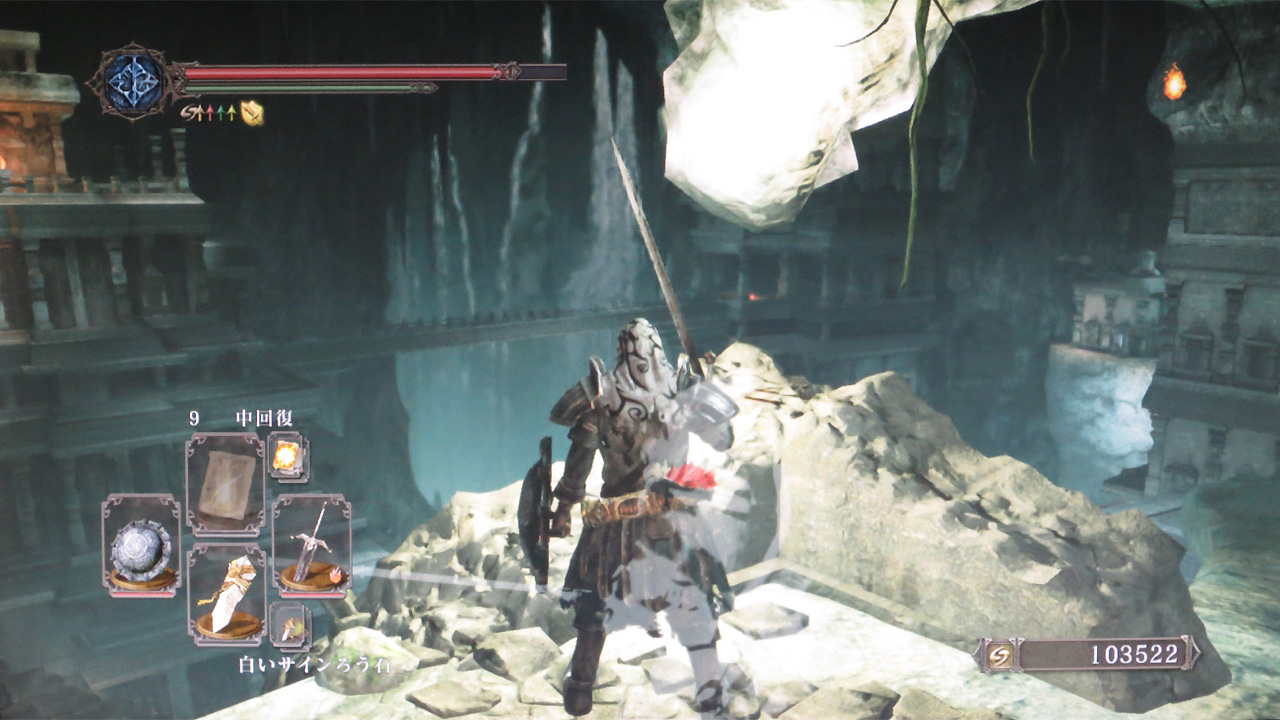Select the small fire spell next slot
The image size is (1280, 720).
(x=288, y=457)
